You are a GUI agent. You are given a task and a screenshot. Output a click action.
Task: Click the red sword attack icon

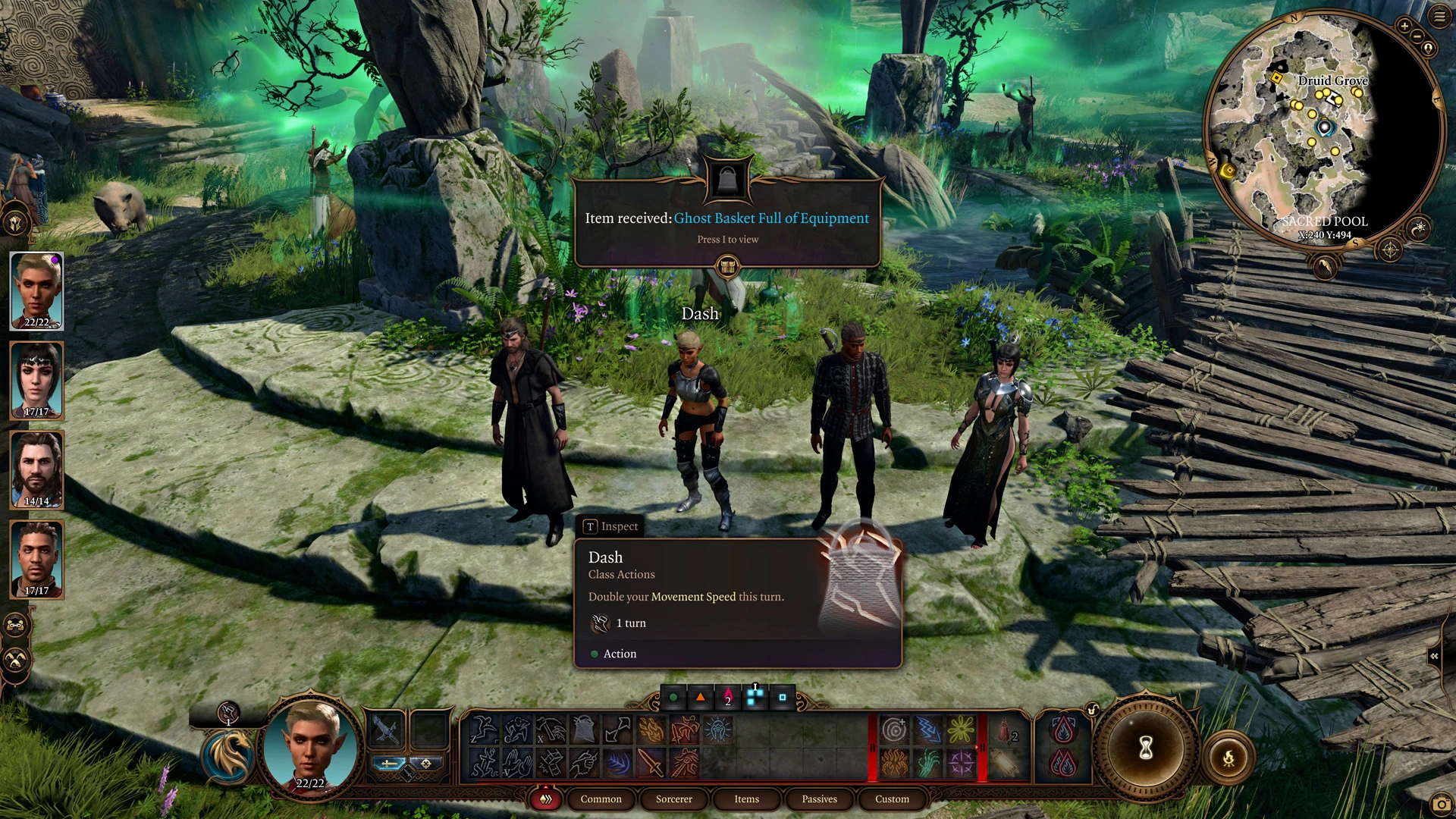tap(651, 763)
